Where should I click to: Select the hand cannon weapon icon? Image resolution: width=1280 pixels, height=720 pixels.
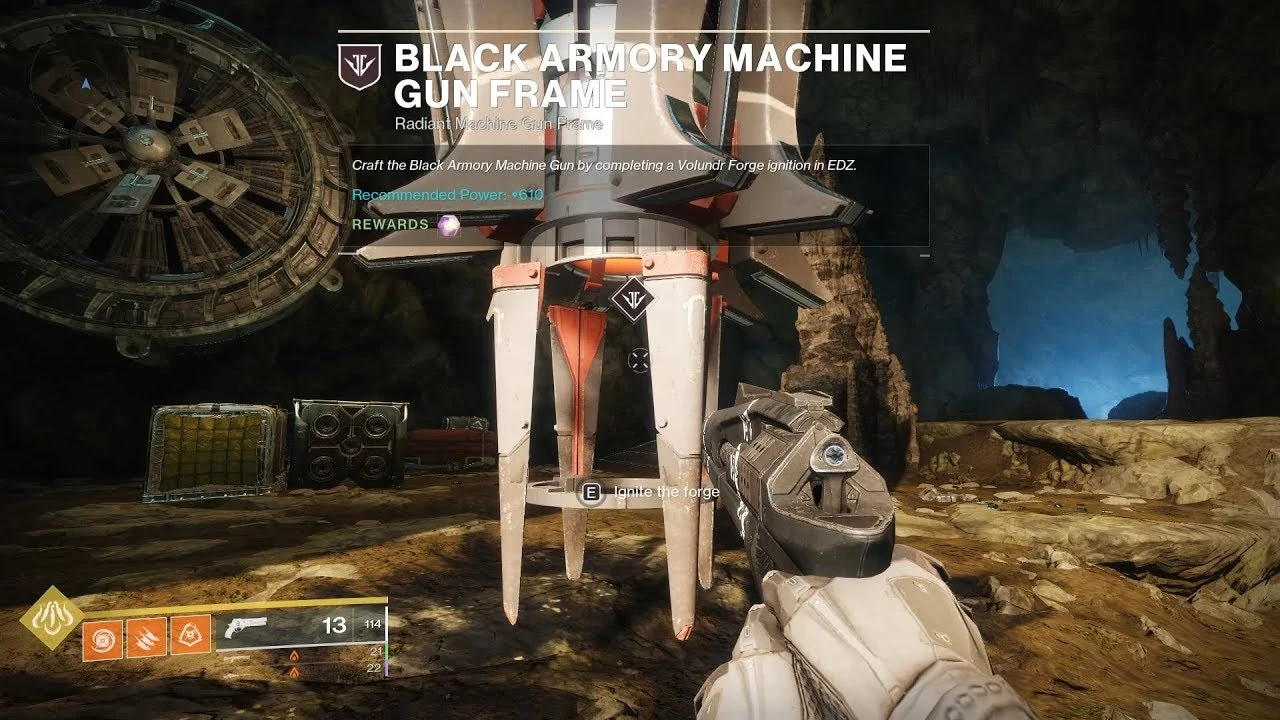click(x=248, y=627)
